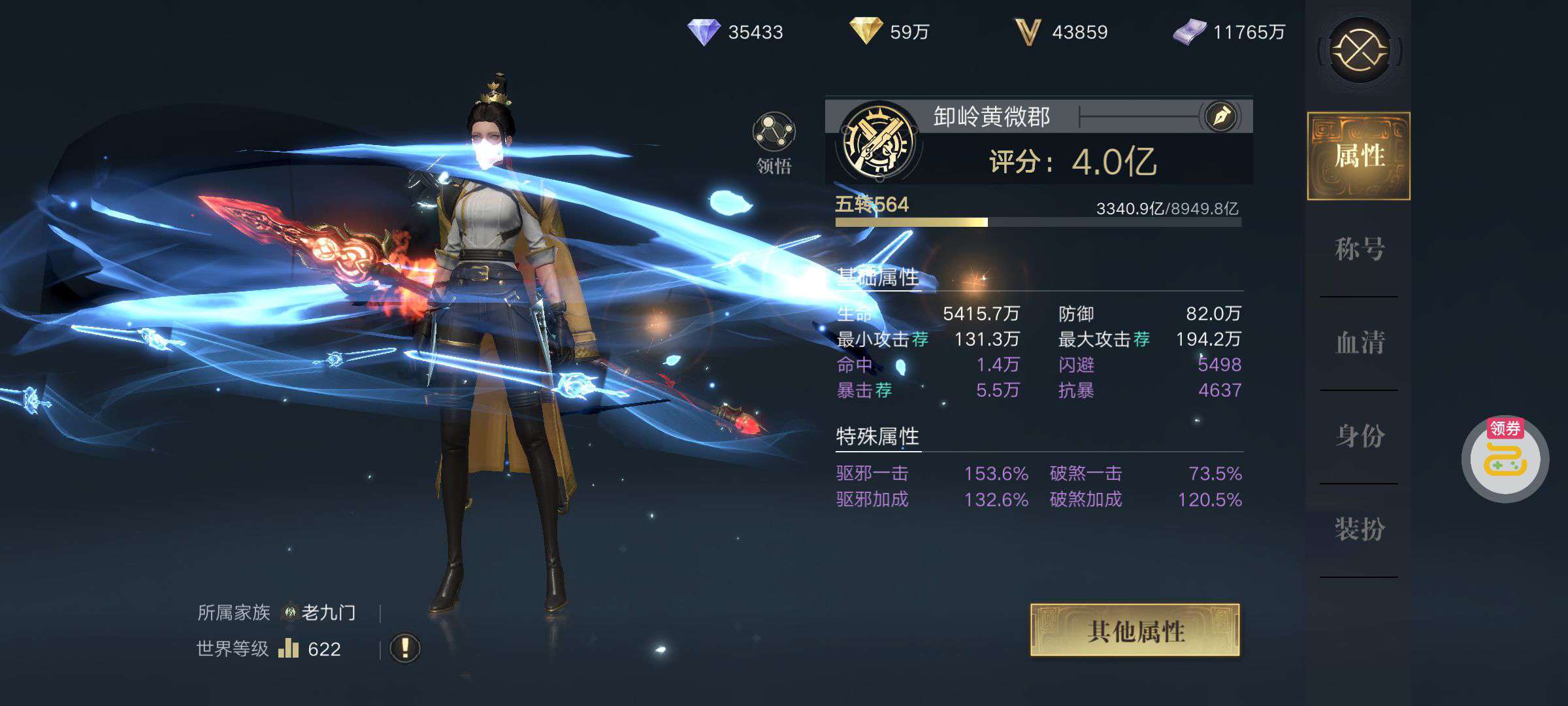Open the 身份 tab
The height and width of the screenshot is (706, 1568).
pos(1359,436)
